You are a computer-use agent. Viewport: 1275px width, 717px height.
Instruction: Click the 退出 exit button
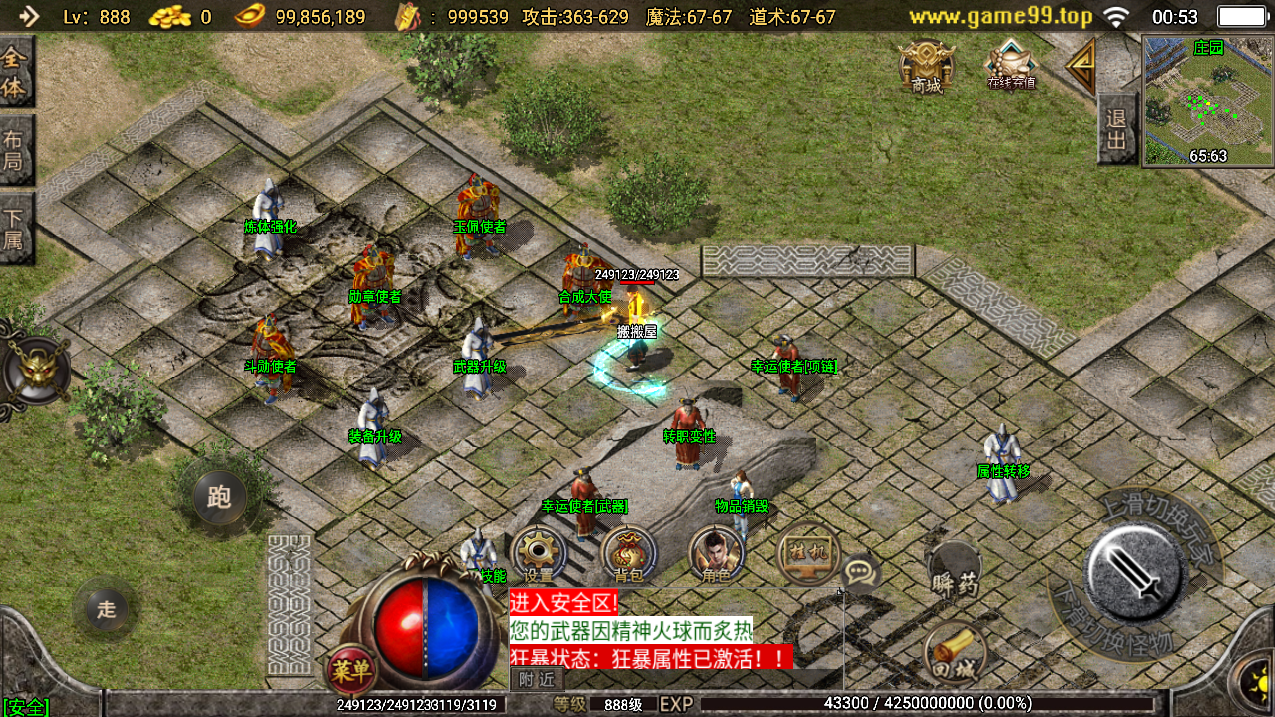click(x=1116, y=129)
